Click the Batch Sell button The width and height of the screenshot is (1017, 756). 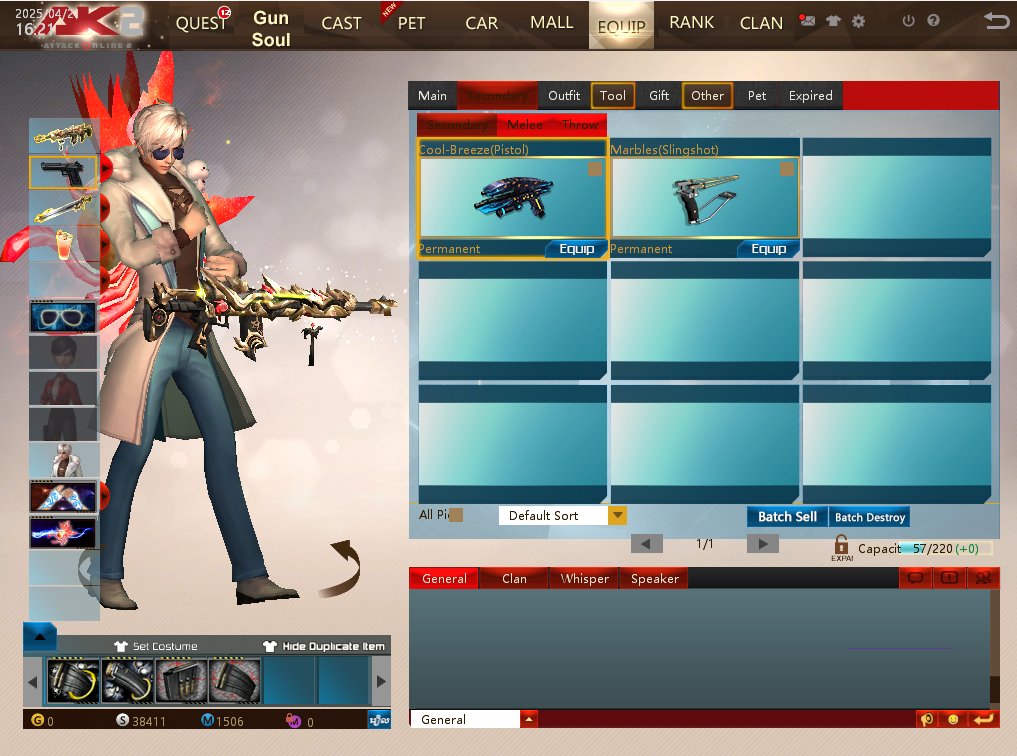tap(787, 517)
